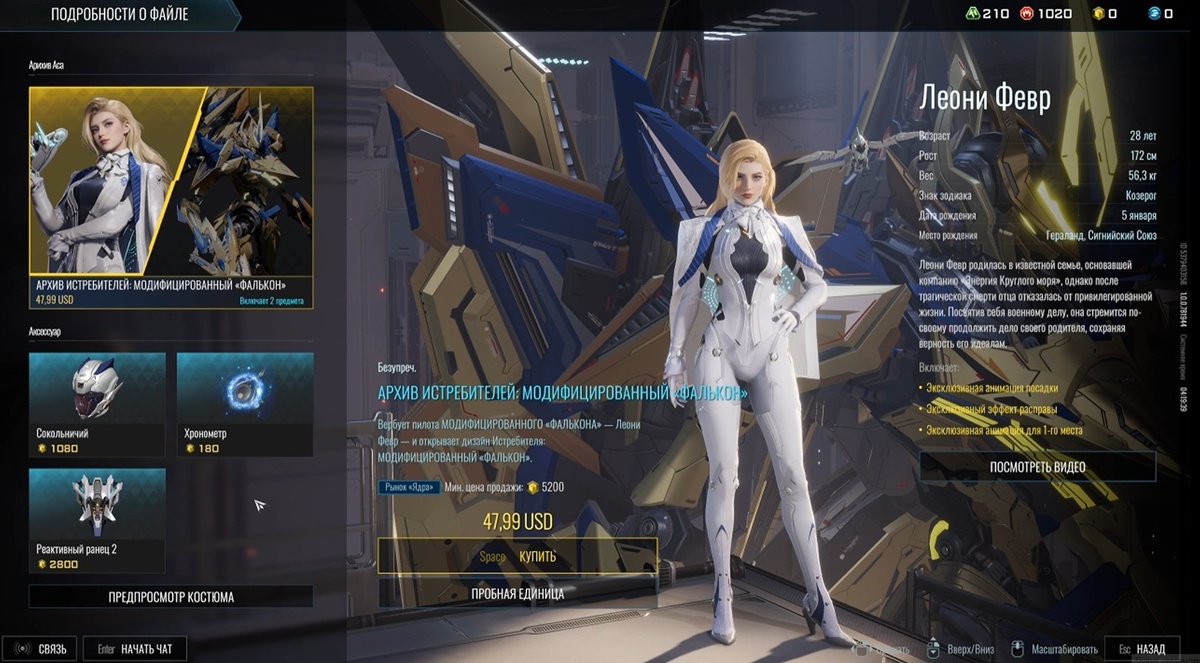Pick the Реактивный ранец 2 jetpack
This screenshot has height=663, width=1200.
click(x=97, y=520)
